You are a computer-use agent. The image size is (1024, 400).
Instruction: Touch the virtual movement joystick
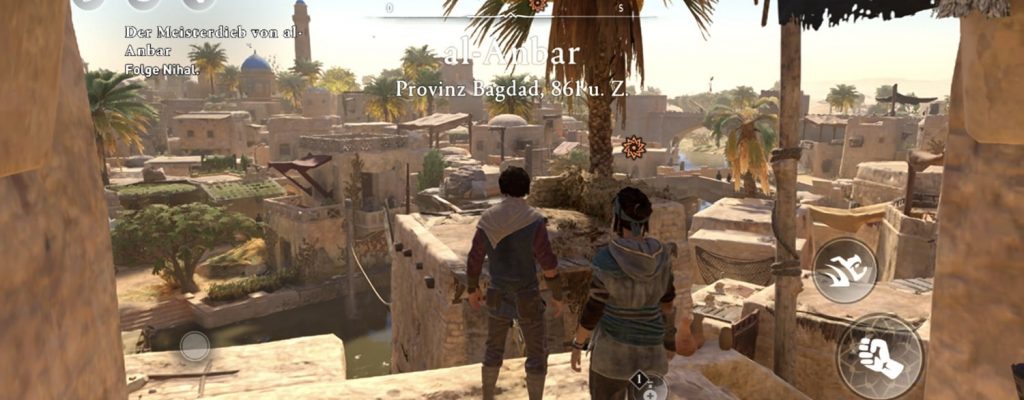tap(194, 346)
